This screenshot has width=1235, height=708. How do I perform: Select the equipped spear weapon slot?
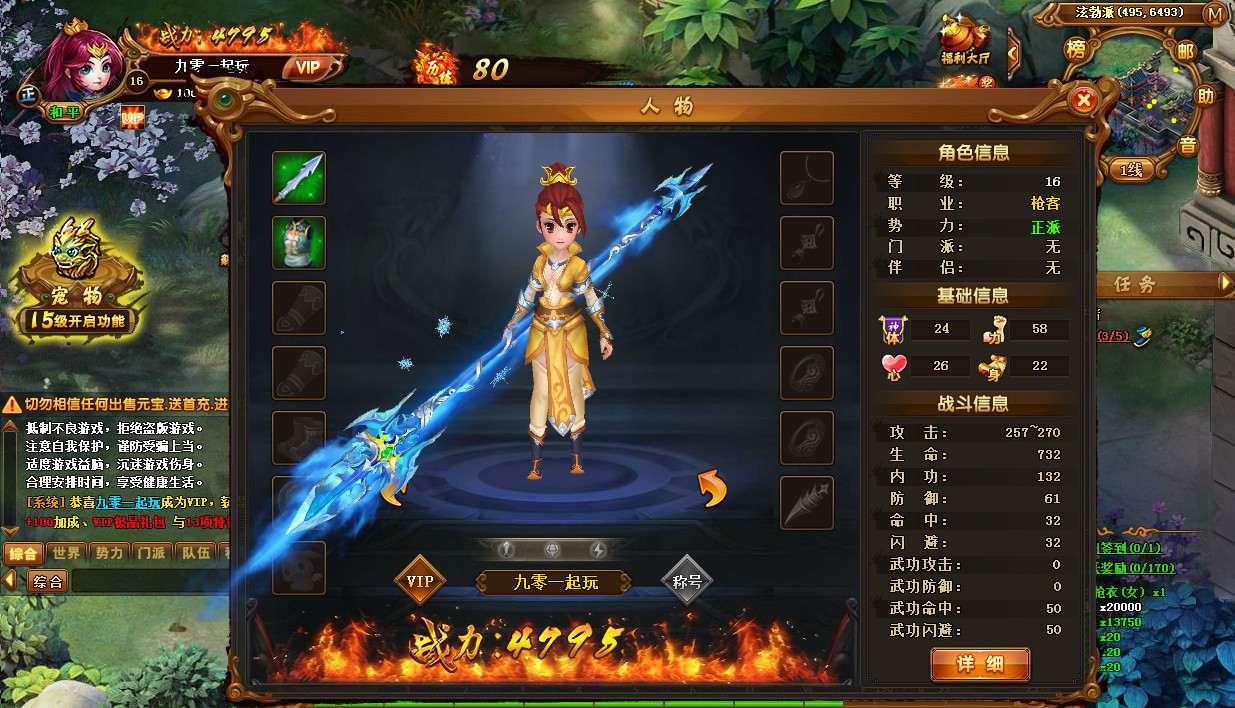pos(299,178)
